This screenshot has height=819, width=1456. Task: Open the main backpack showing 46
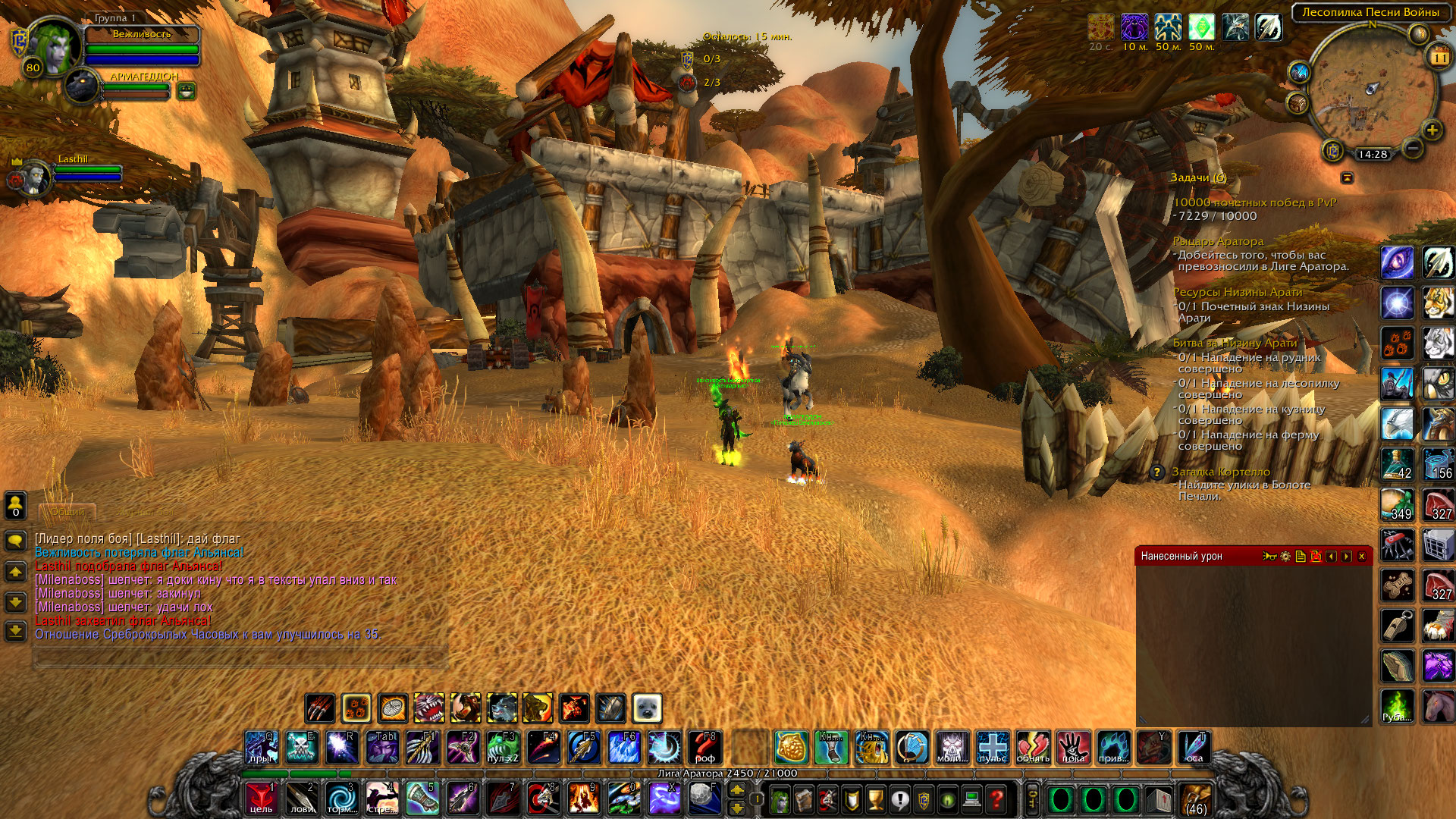tap(1197, 799)
